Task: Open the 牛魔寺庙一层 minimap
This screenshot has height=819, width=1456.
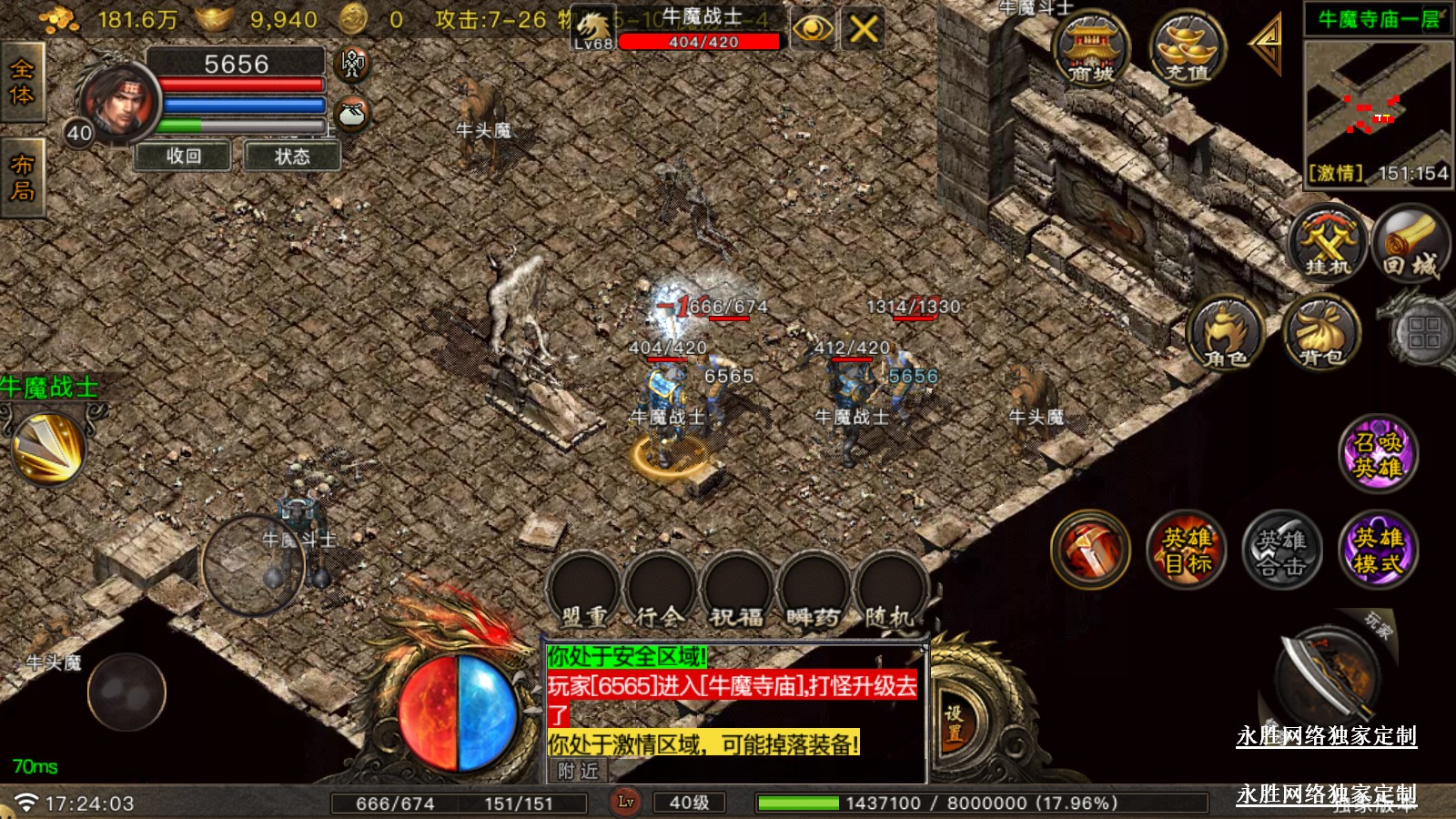Action: coord(1378,100)
